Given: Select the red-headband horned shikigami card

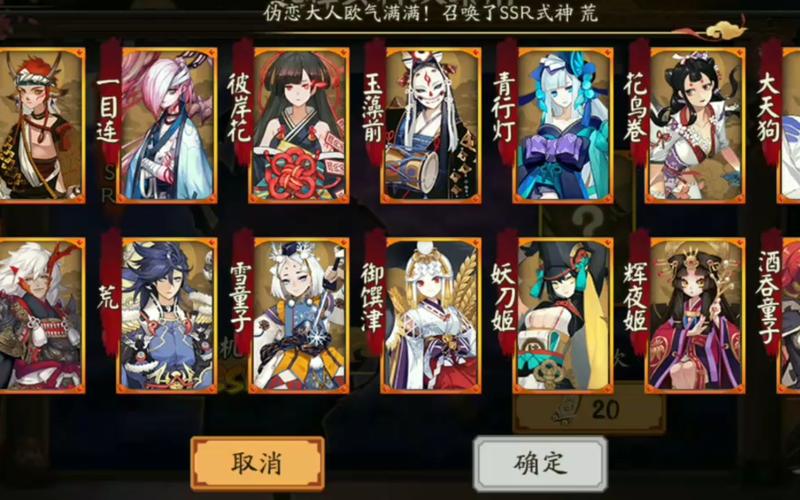Looking at the screenshot, I should tap(40, 125).
